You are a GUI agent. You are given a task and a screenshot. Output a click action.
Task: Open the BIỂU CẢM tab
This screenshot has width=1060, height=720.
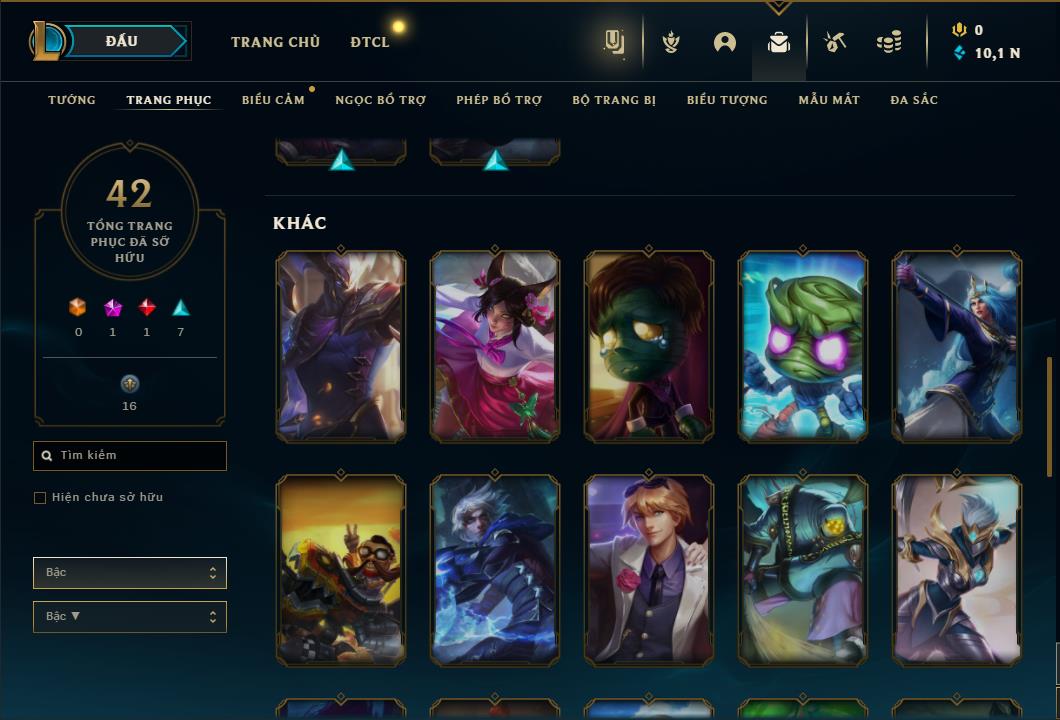pyautogui.click(x=273, y=100)
